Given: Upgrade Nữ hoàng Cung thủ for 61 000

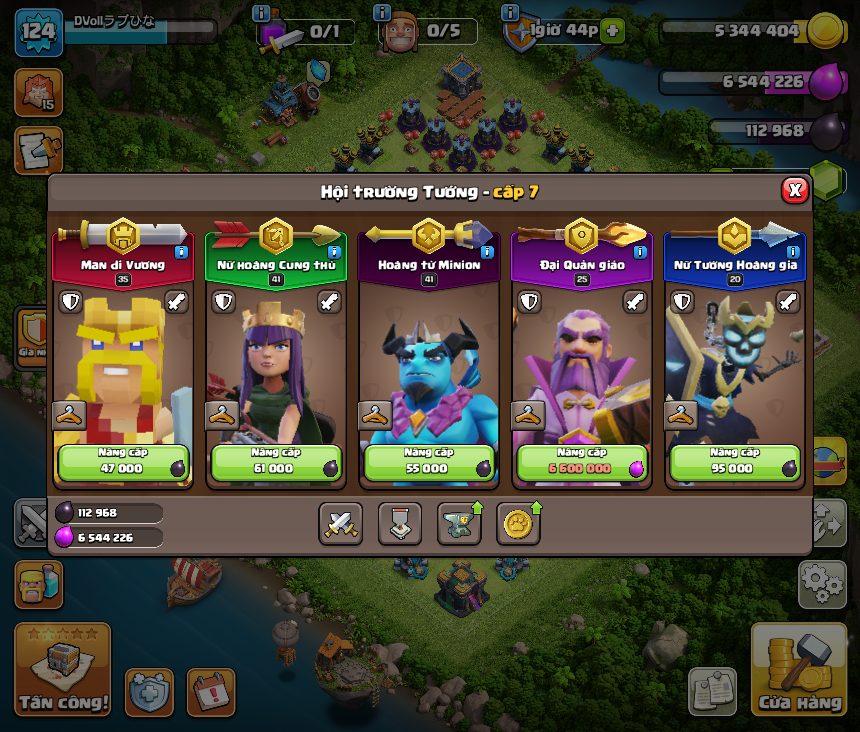Looking at the screenshot, I should pyautogui.click(x=275, y=461).
